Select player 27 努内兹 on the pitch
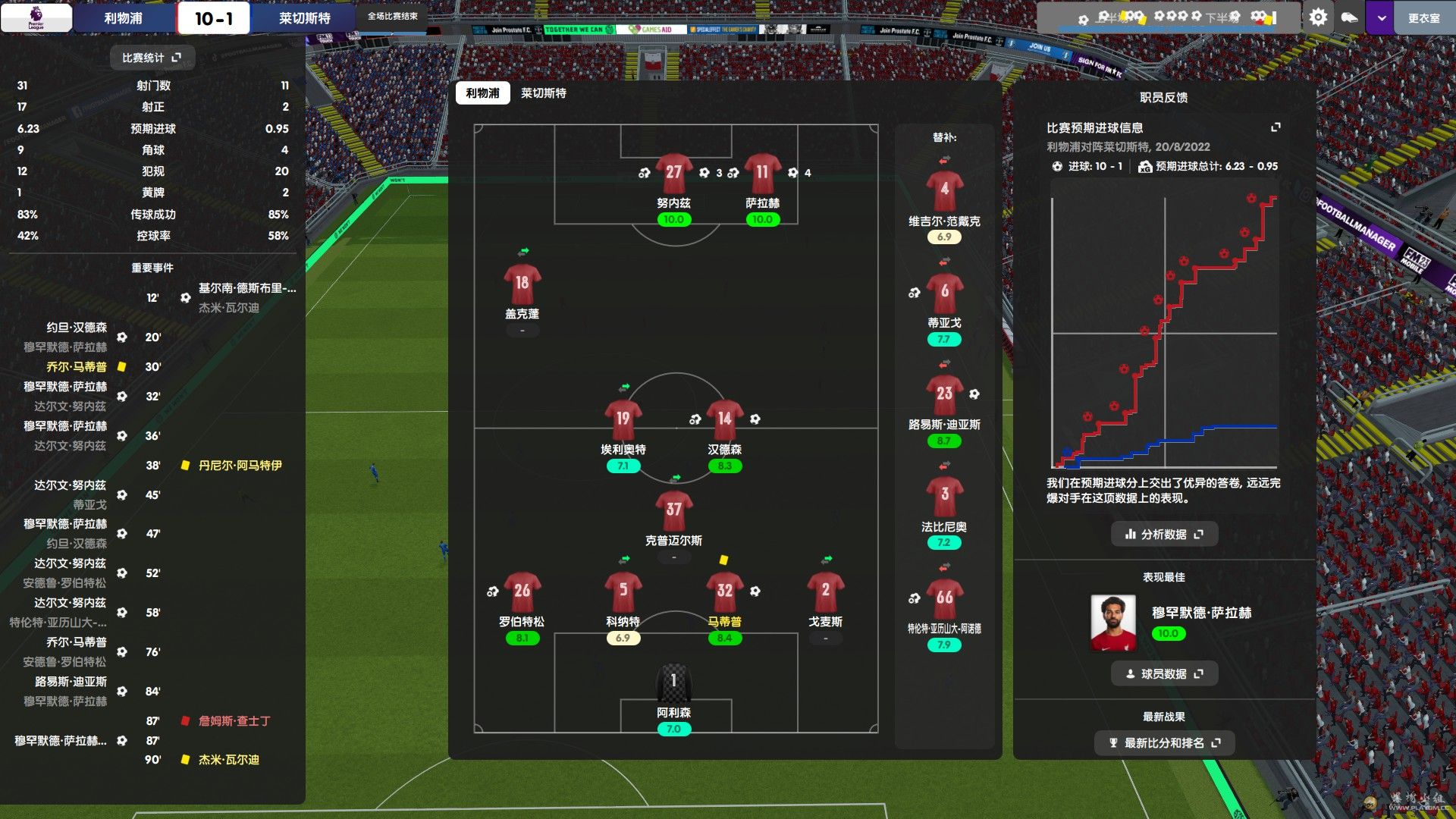This screenshot has height=819, width=1456. pos(673,174)
